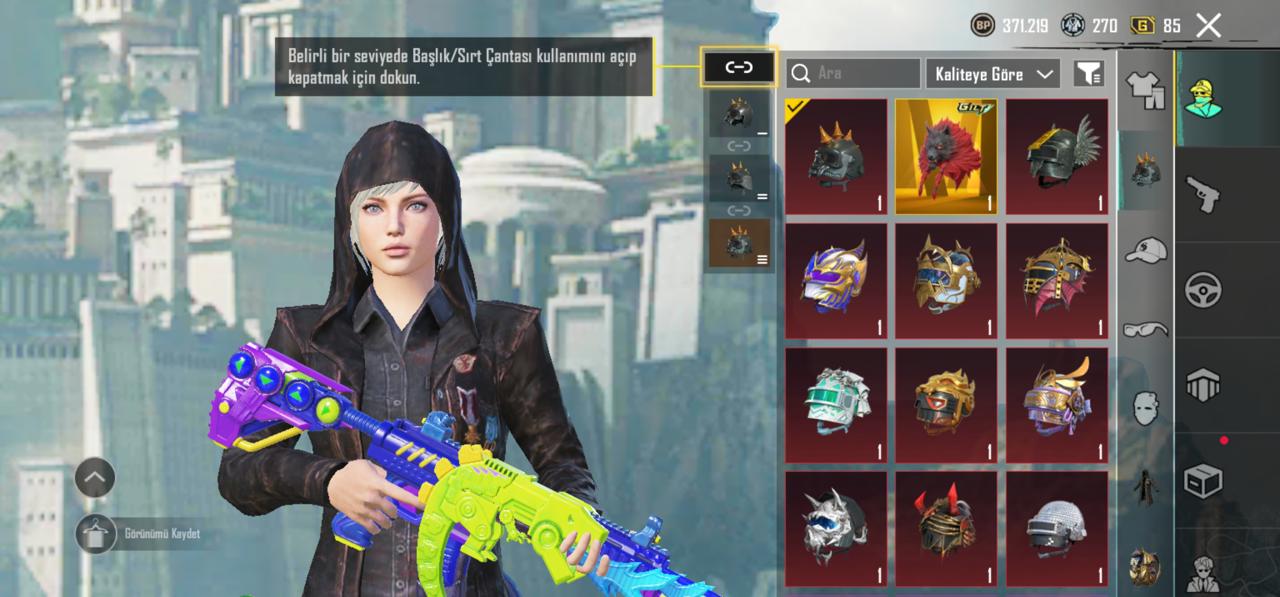The width and height of the screenshot is (1280, 597).
Task: Tap the helmet/backpack link toggle button
Action: [739, 67]
